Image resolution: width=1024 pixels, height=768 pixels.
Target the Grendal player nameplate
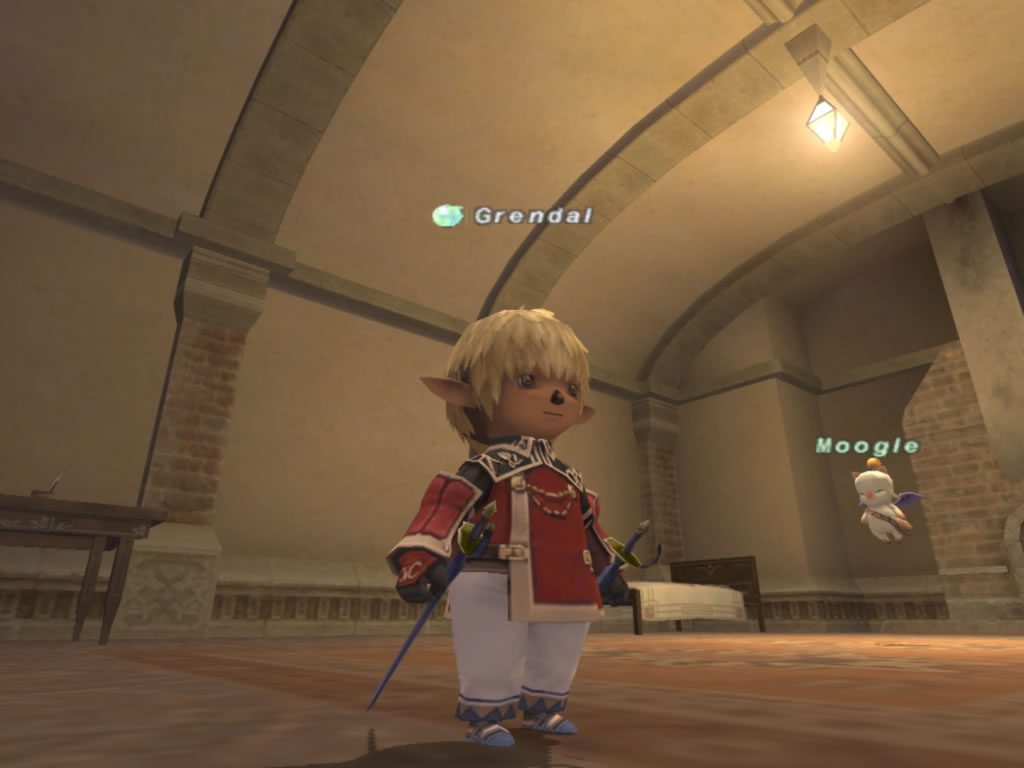pos(532,215)
